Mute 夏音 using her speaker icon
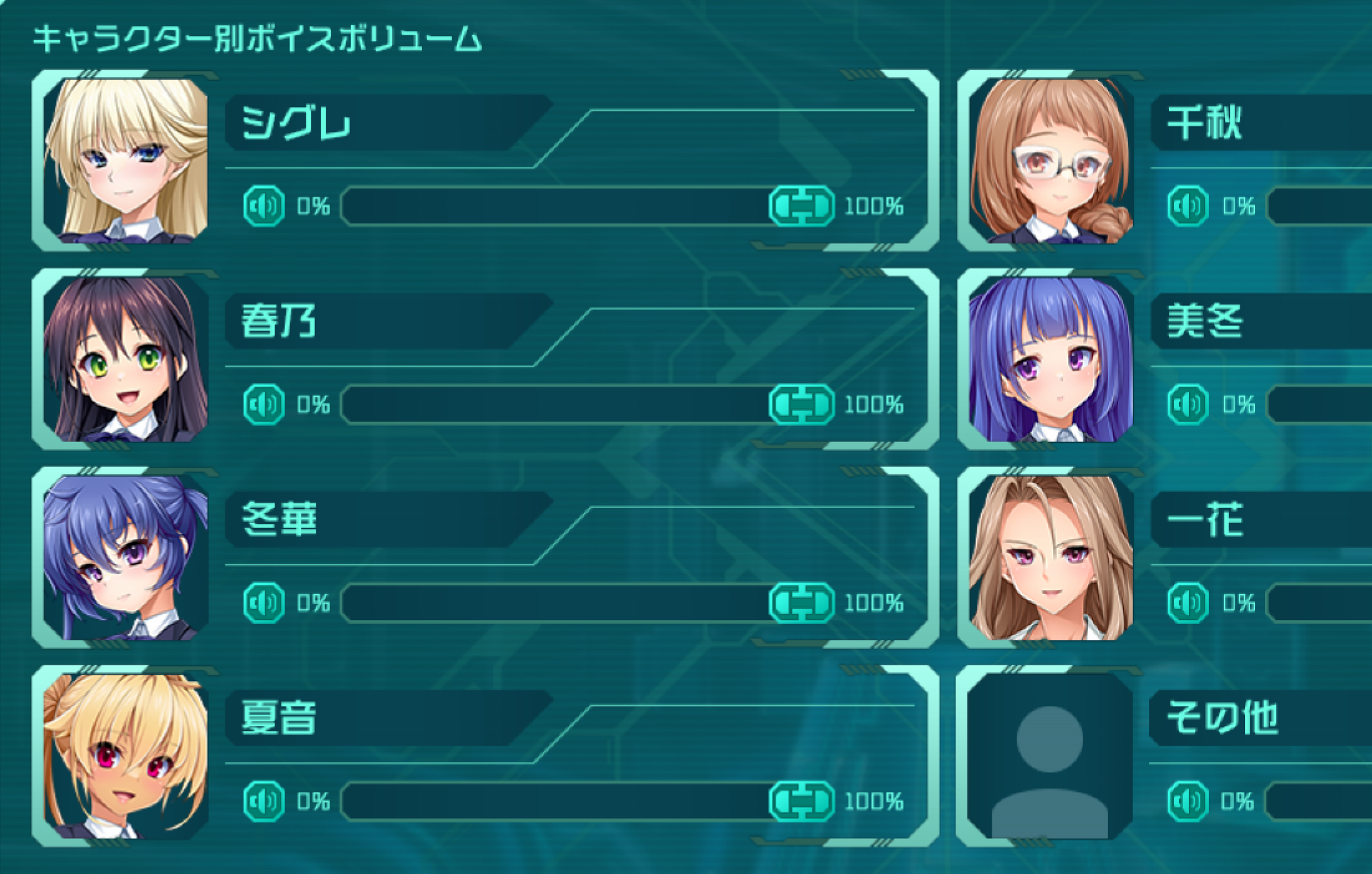This screenshot has height=874, width=1372. (264, 801)
